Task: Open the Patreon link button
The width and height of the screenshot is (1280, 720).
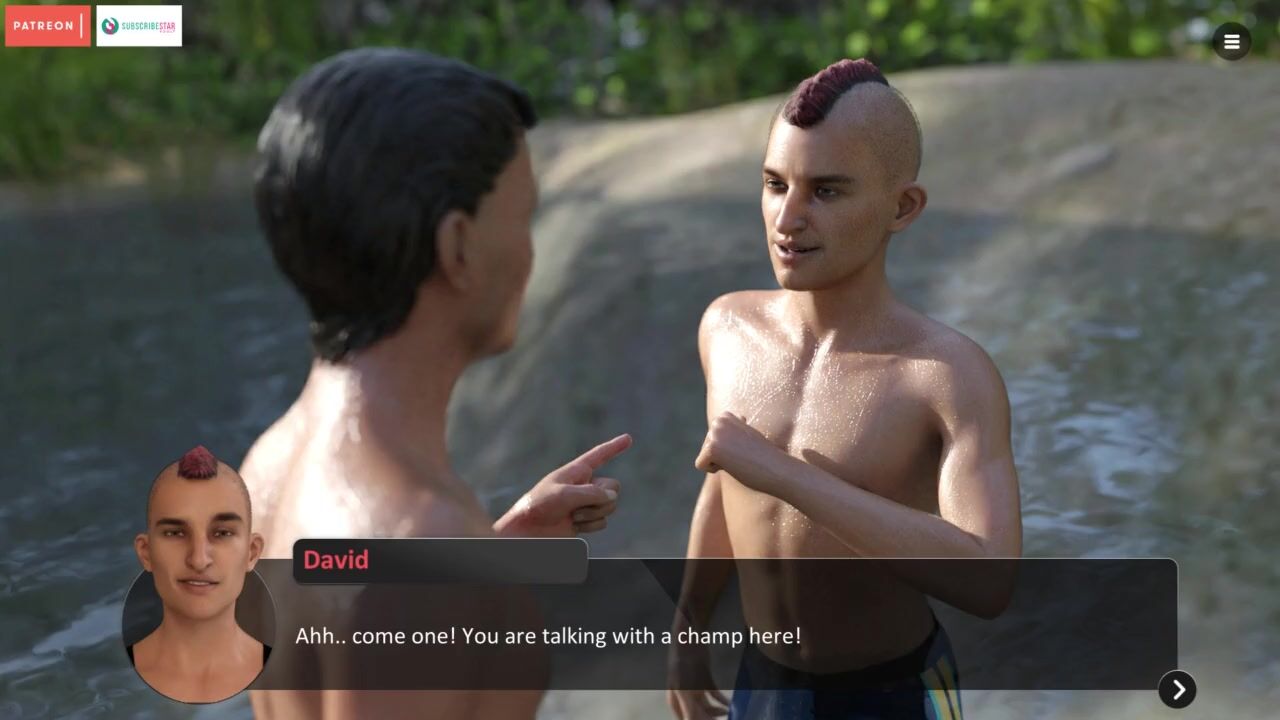Action: pos(47,26)
